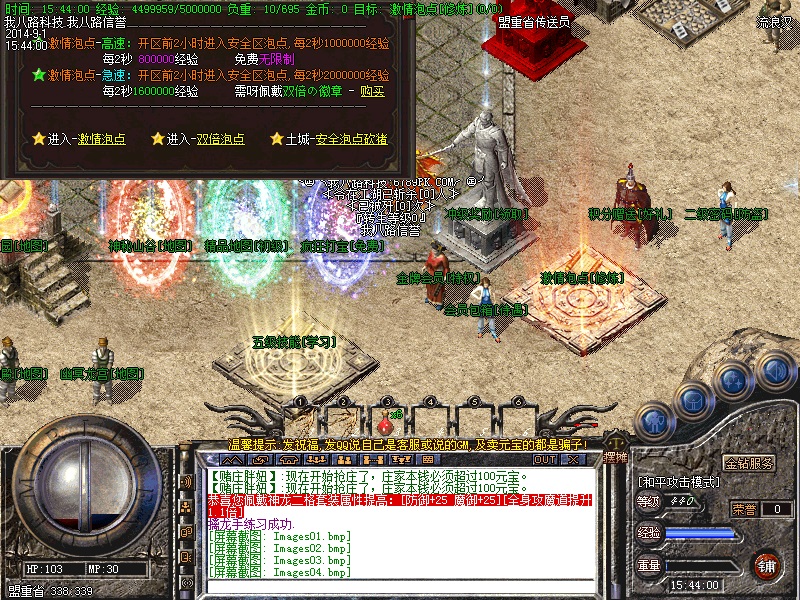
Task: Open the 金钻服务 button
Action: click(x=749, y=463)
